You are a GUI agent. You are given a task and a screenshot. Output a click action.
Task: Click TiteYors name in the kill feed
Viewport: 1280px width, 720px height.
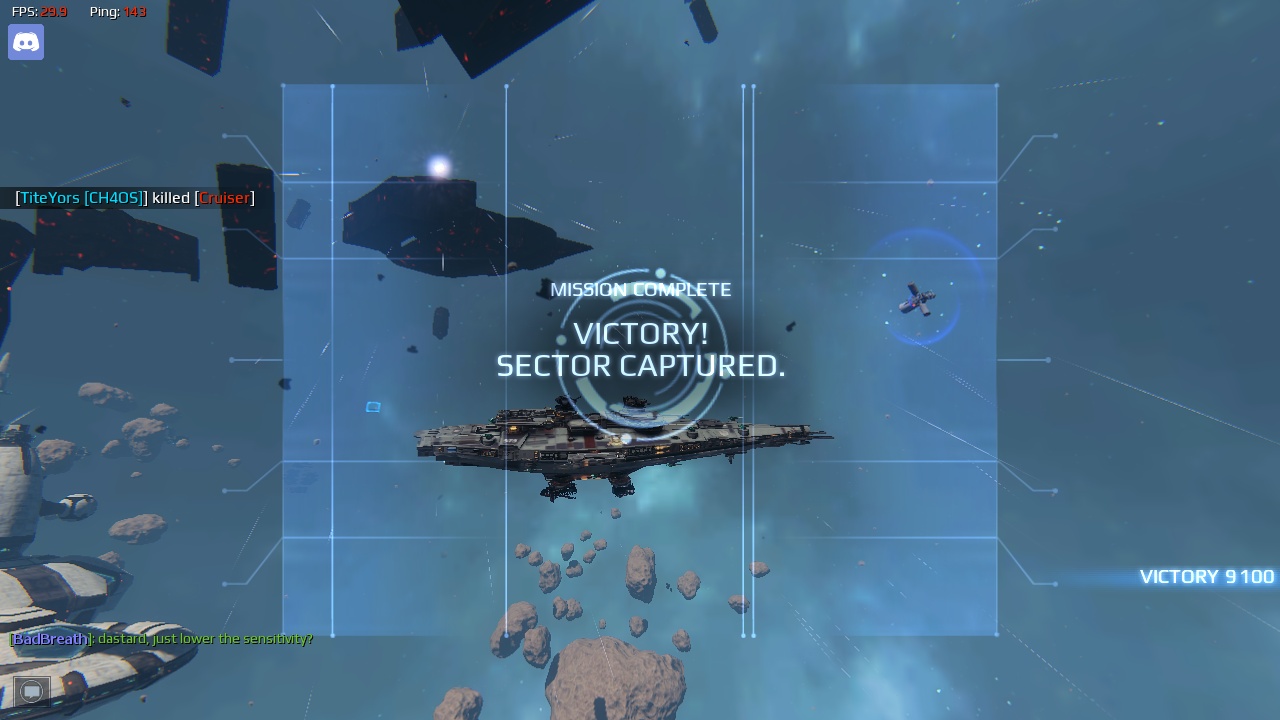pos(48,198)
